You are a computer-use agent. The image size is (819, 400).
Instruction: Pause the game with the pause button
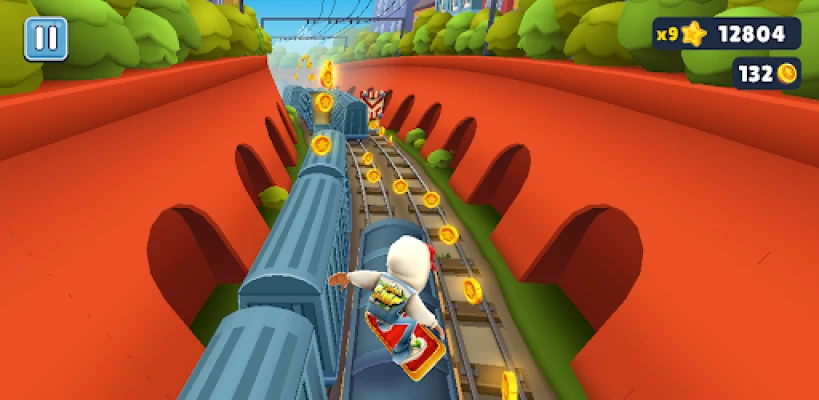pos(46,39)
